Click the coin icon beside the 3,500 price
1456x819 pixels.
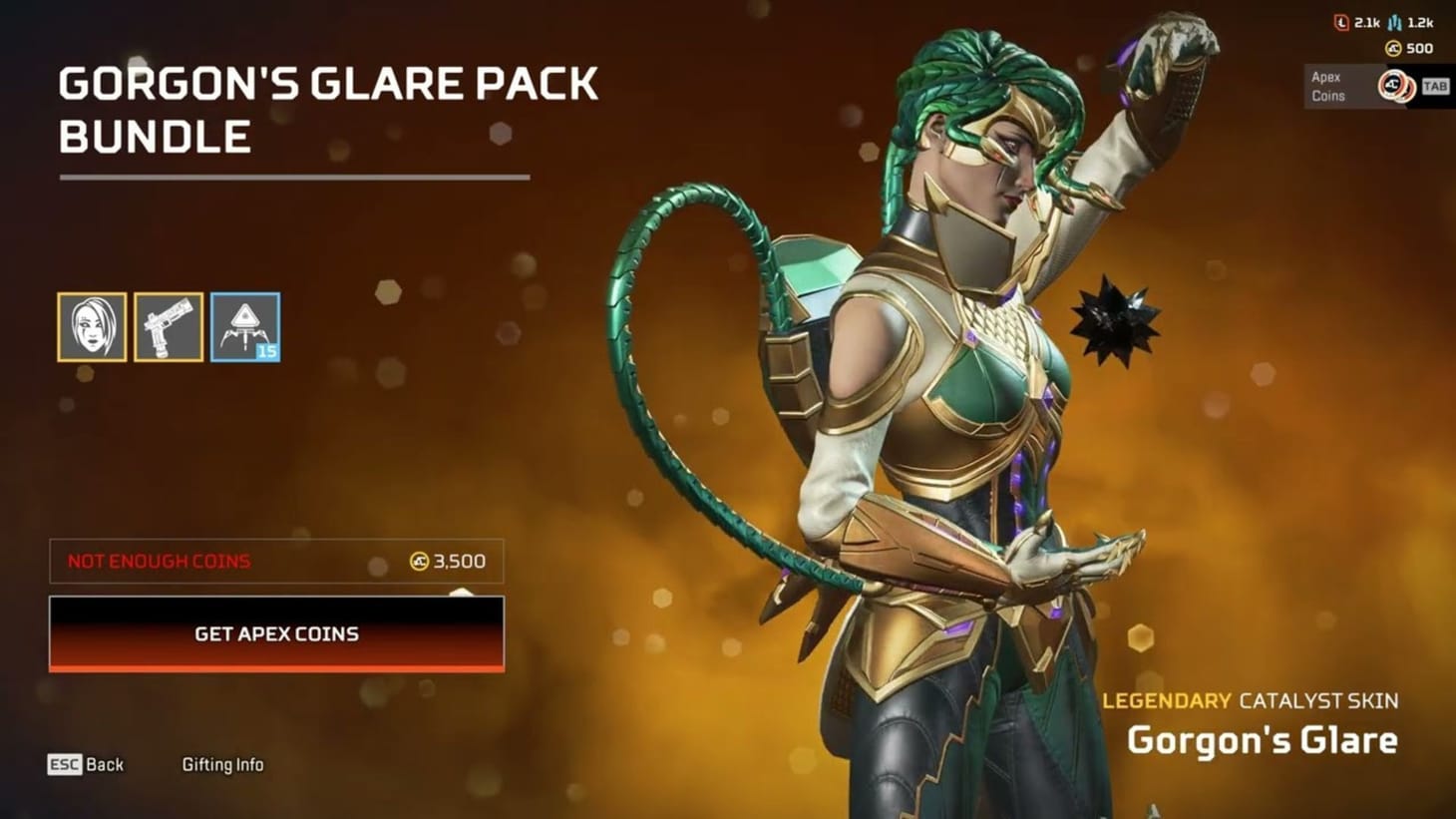418,562
